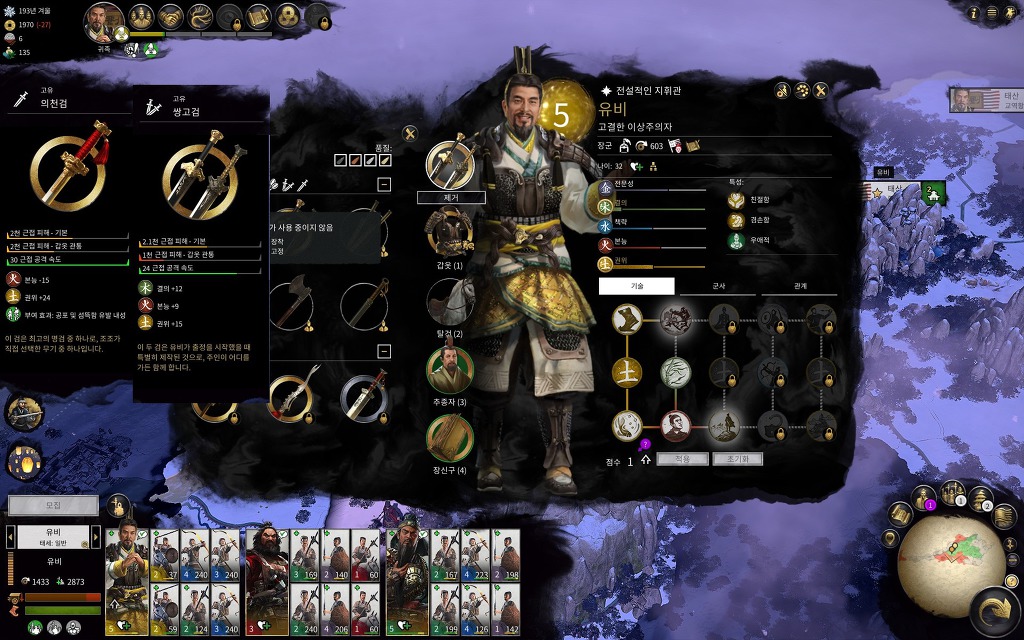Switch to the 군사 tab
This screenshot has width=1024, height=640.
tap(718, 286)
